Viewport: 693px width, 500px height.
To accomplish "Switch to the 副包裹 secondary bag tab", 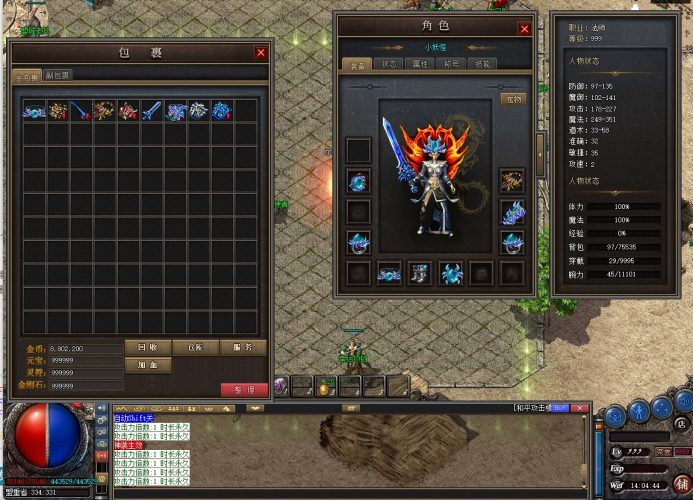I will pyautogui.click(x=57, y=75).
